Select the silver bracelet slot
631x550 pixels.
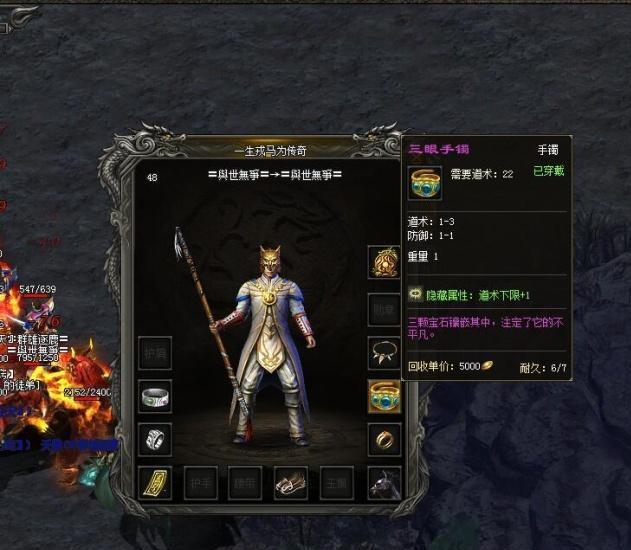155,396
